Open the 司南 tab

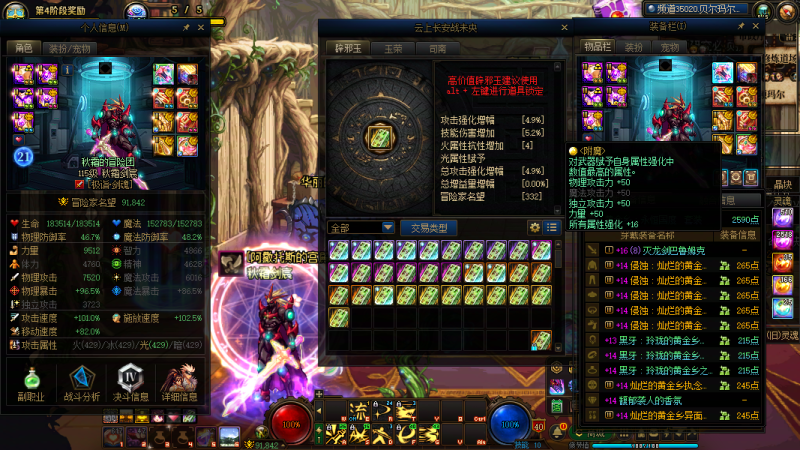437,48
